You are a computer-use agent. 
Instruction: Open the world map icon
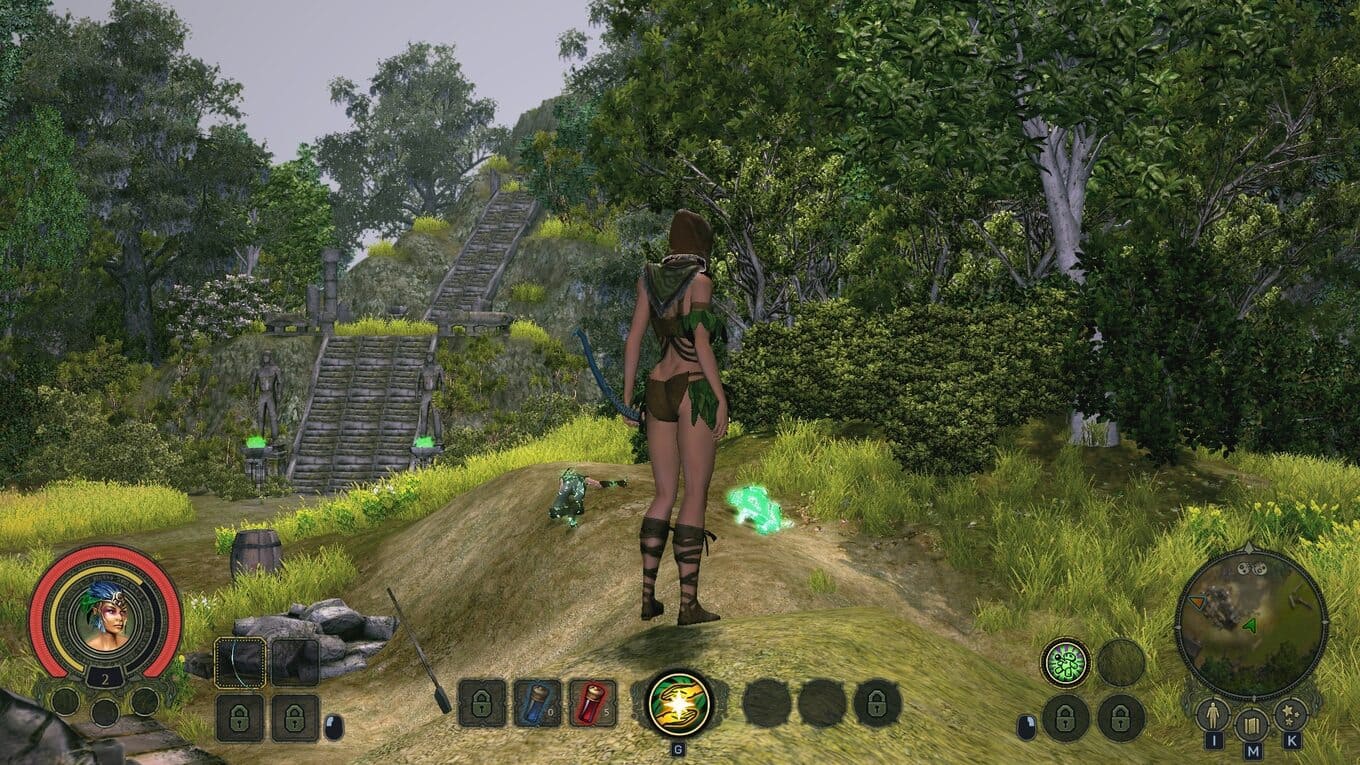(x=1251, y=724)
